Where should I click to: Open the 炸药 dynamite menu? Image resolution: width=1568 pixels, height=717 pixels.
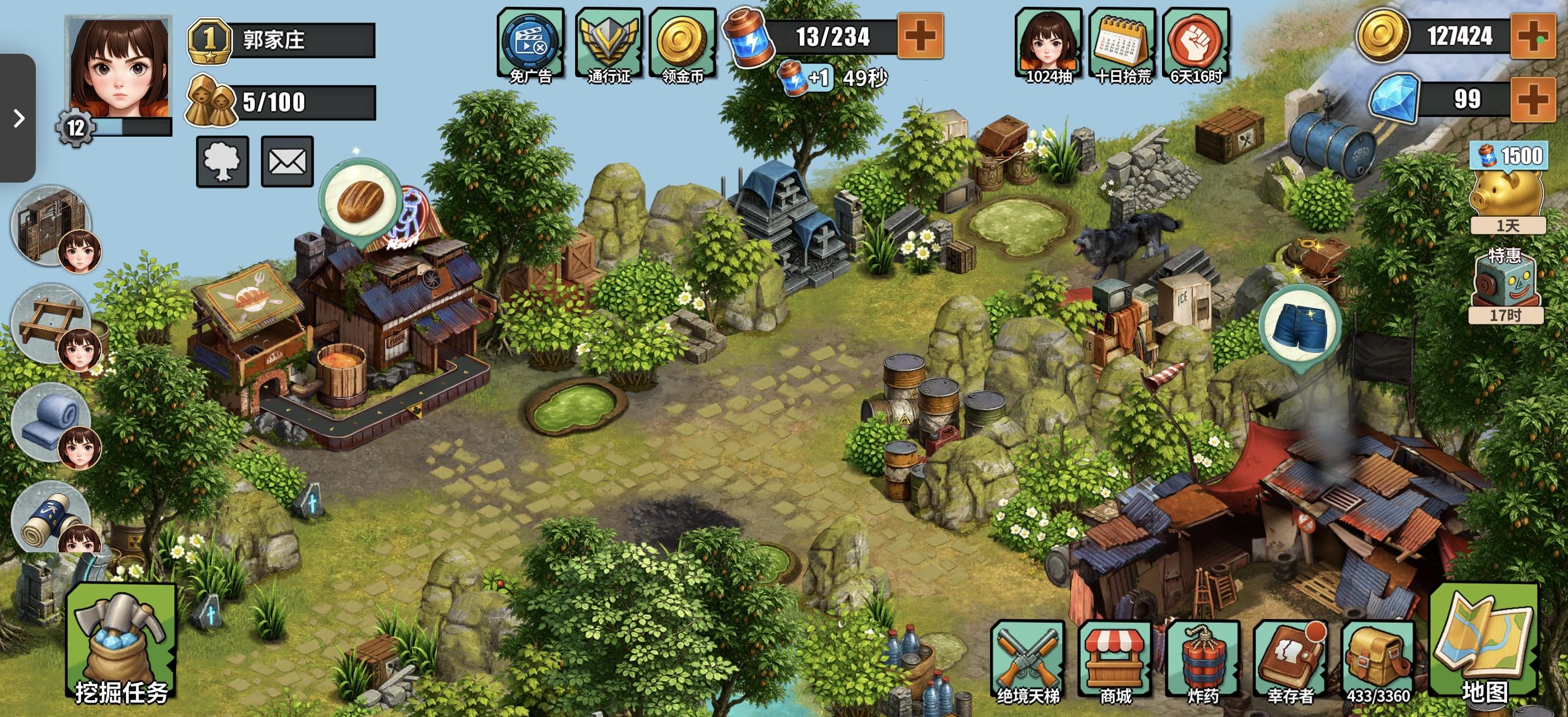click(x=1202, y=661)
